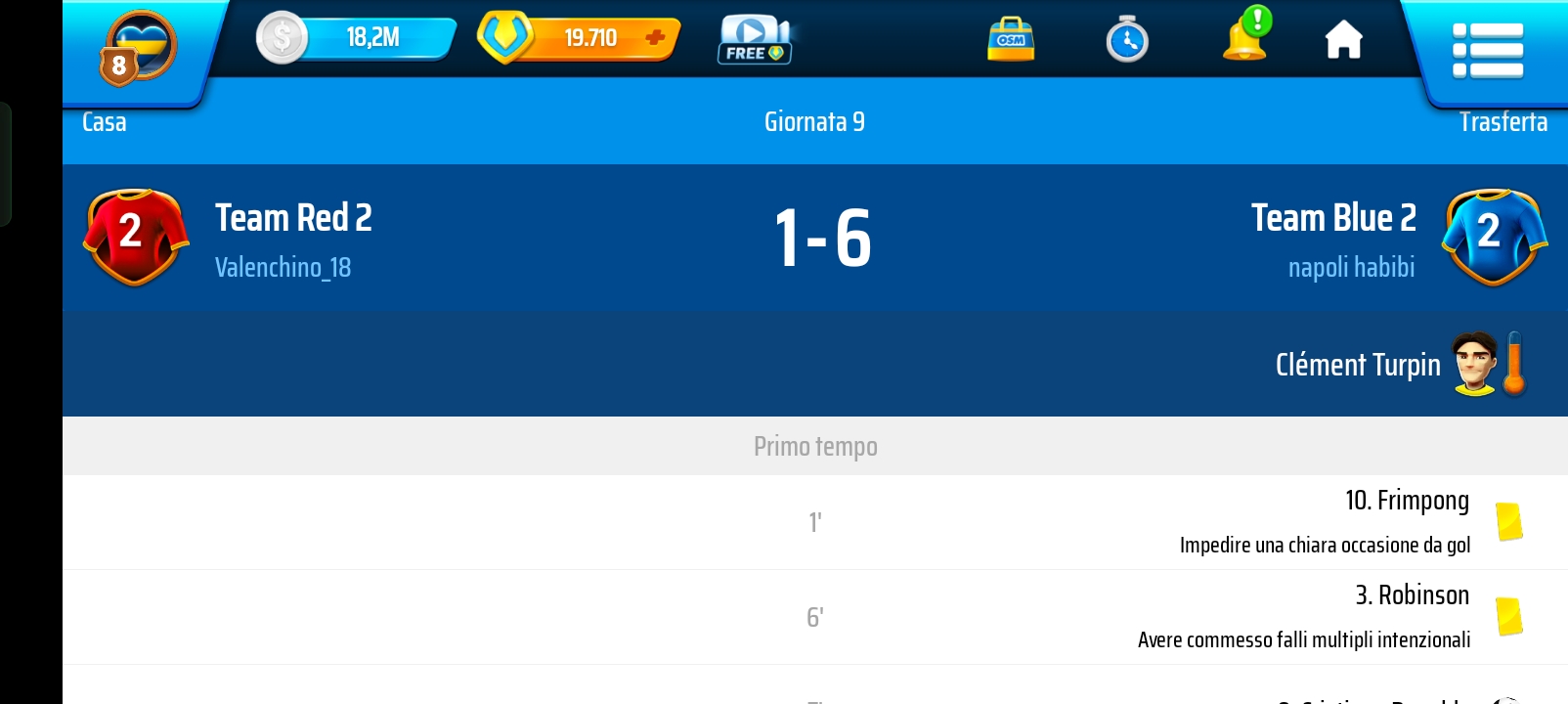
Task: Tap the red Team Red 2 shirt
Action: click(x=136, y=237)
